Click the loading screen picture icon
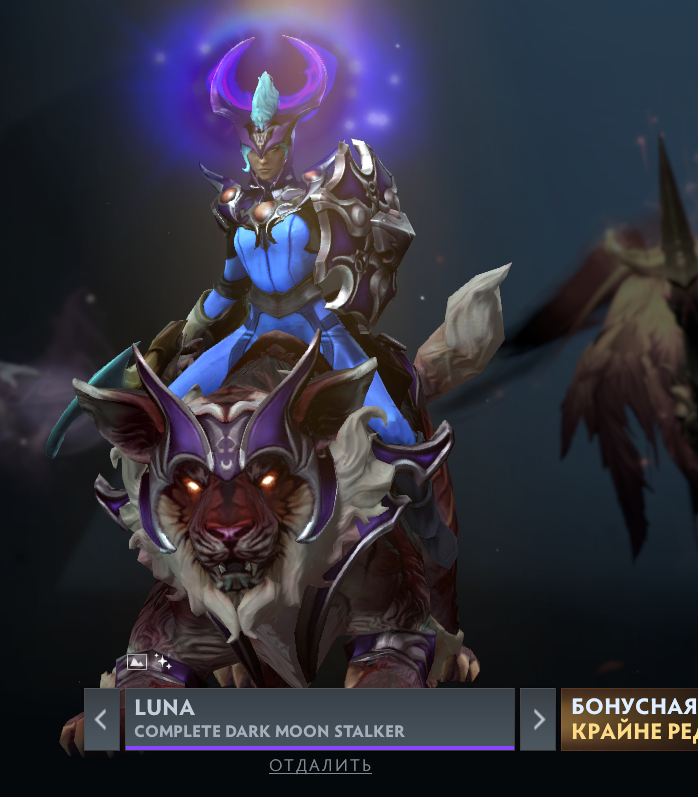Screen dimensions: 698x797 point(137,661)
